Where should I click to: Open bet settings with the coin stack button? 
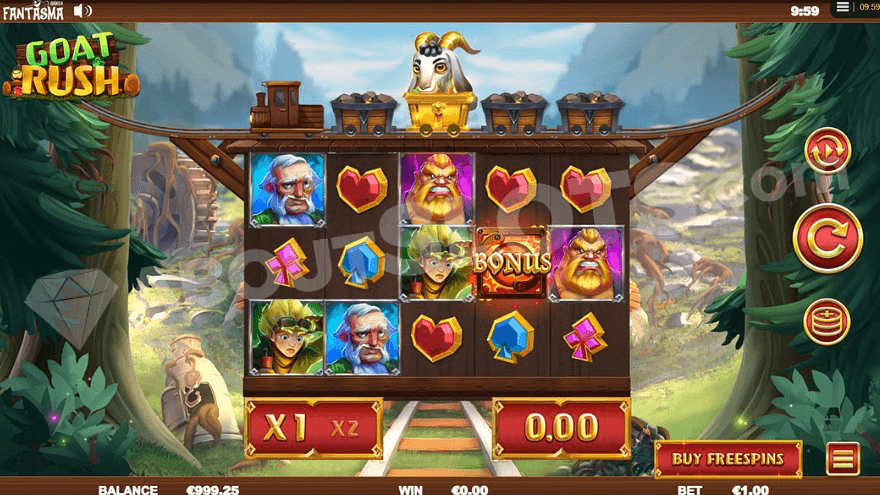point(827,322)
